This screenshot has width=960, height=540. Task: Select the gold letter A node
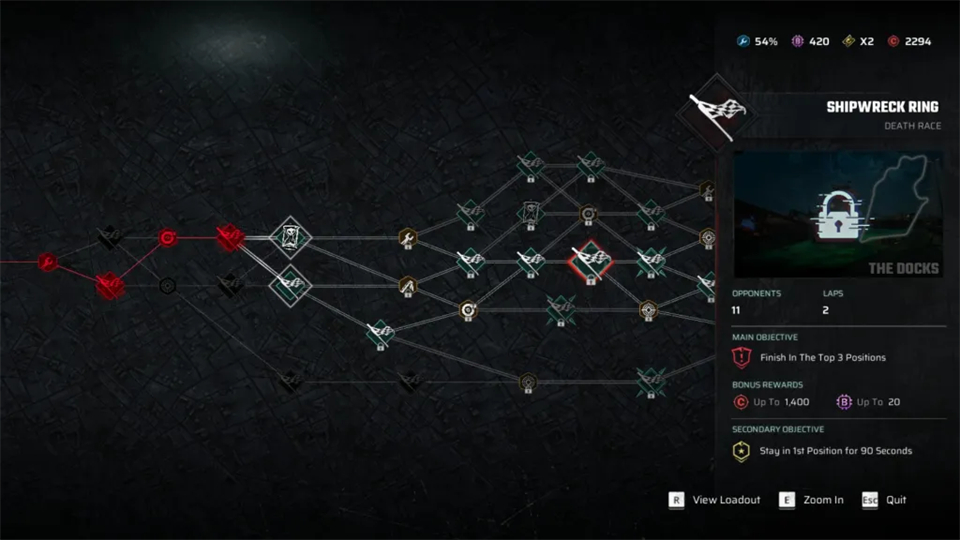408,286
